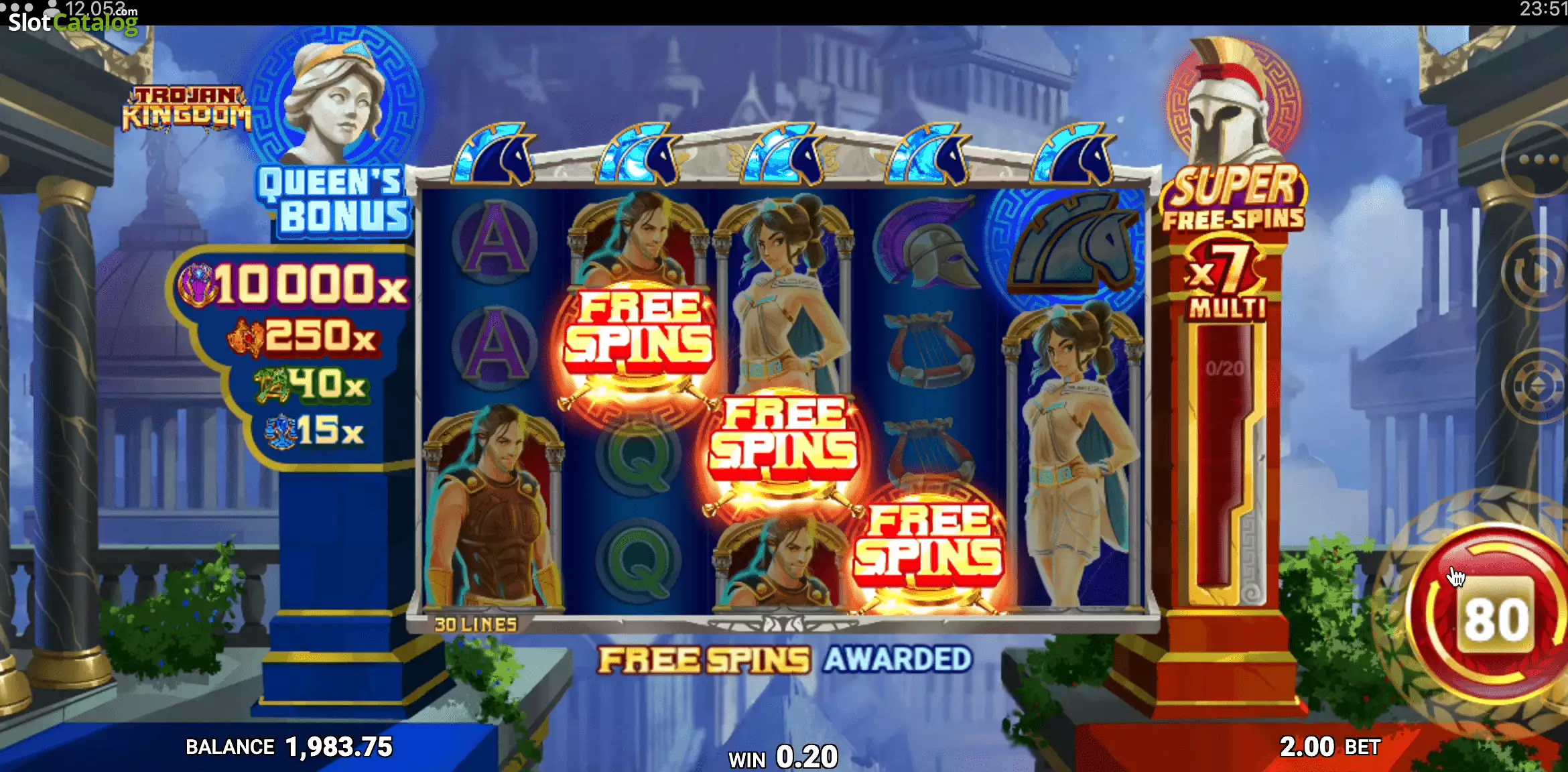Open the bet chip selector

coord(1537,386)
